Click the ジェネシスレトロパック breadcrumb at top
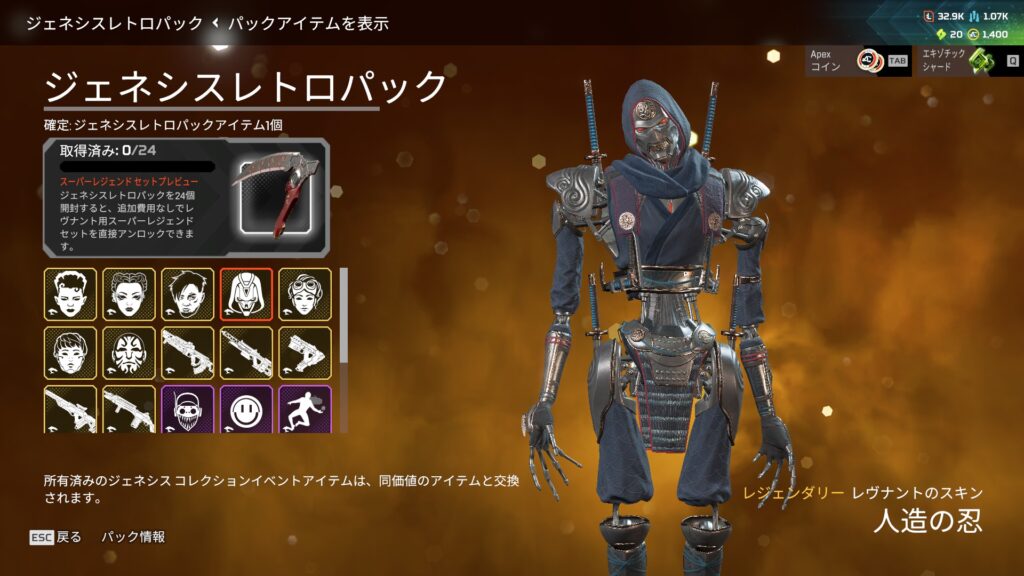Screen dimensions: 1024x576 coord(114,22)
